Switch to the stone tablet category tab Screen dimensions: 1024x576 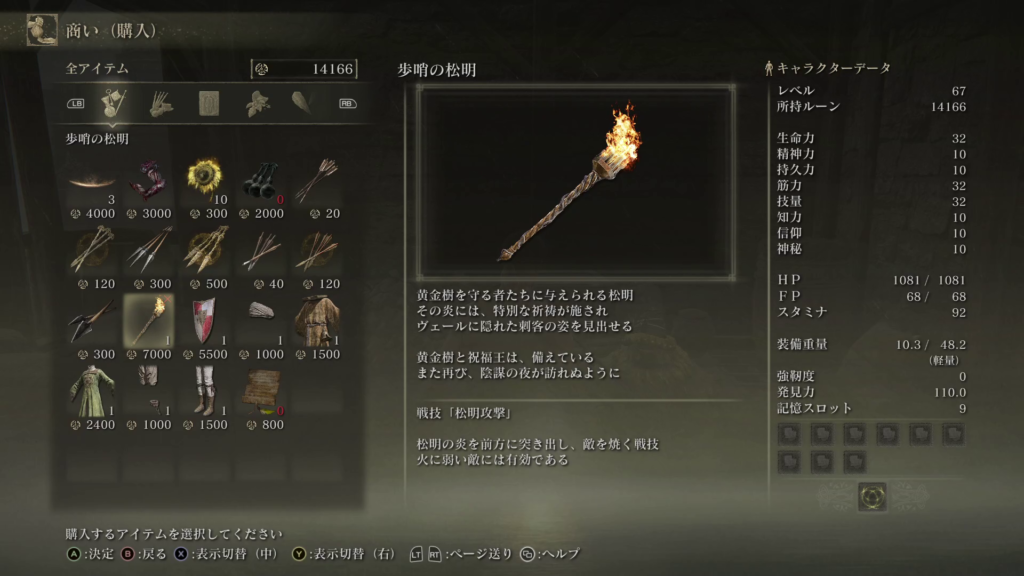[209, 102]
